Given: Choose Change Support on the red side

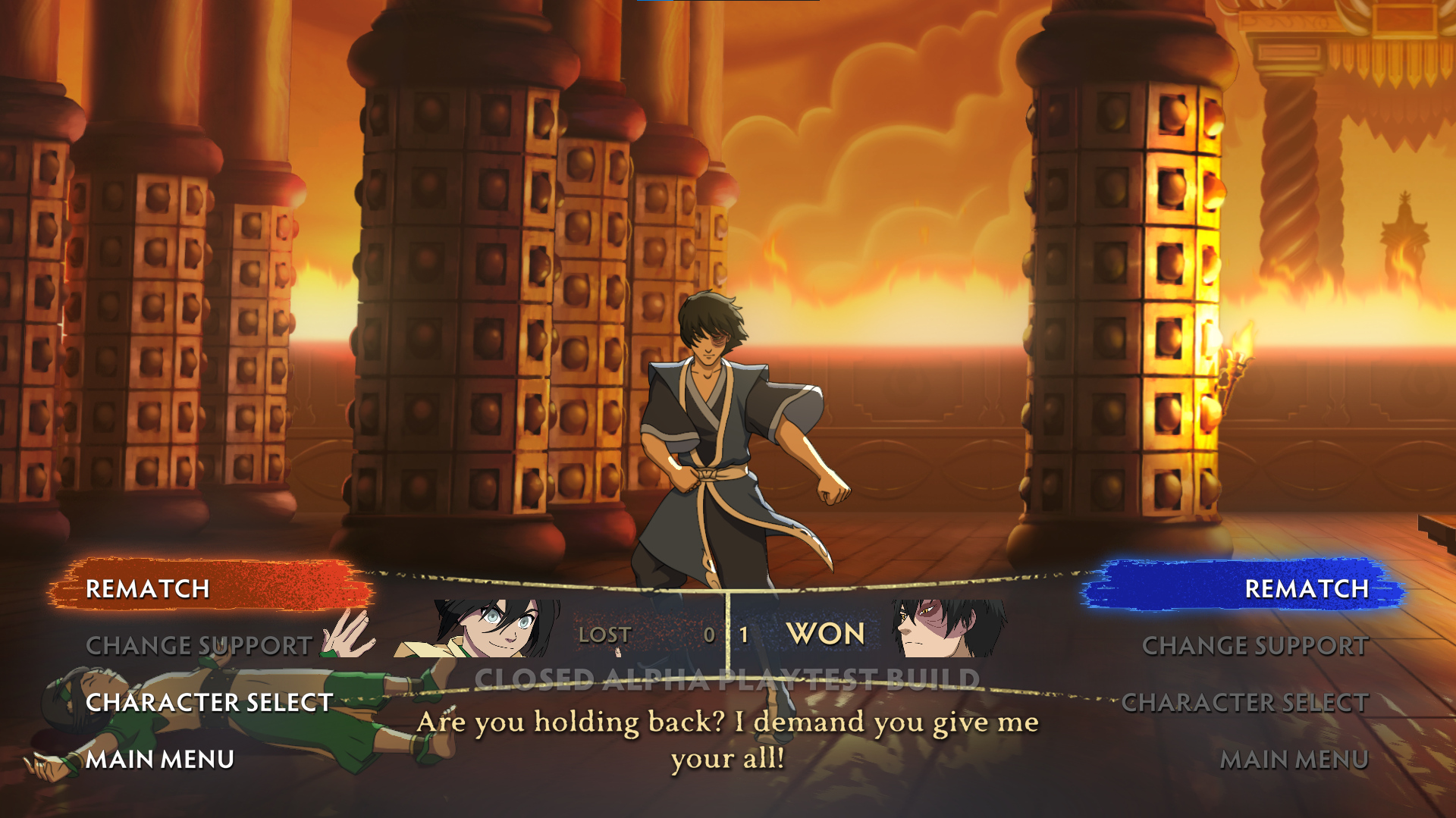Looking at the screenshot, I should click(199, 645).
